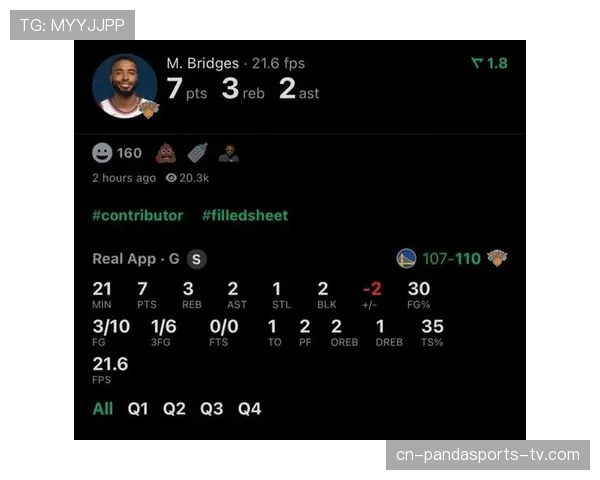The width and height of the screenshot is (600, 480).
Task: Show Q3 quarter stats
Action: tap(212, 409)
